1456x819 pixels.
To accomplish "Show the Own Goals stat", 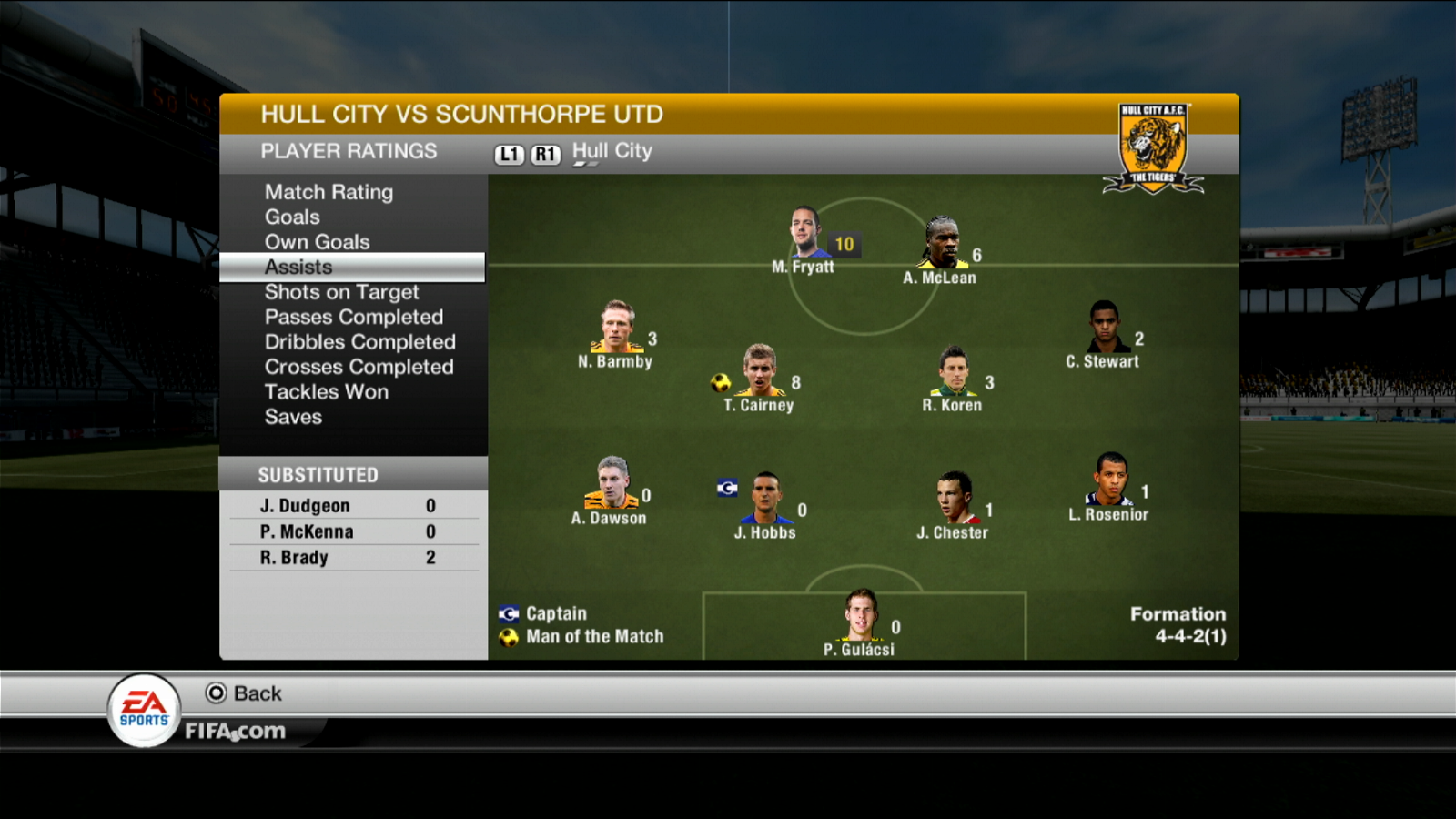I will click(317, 242).
